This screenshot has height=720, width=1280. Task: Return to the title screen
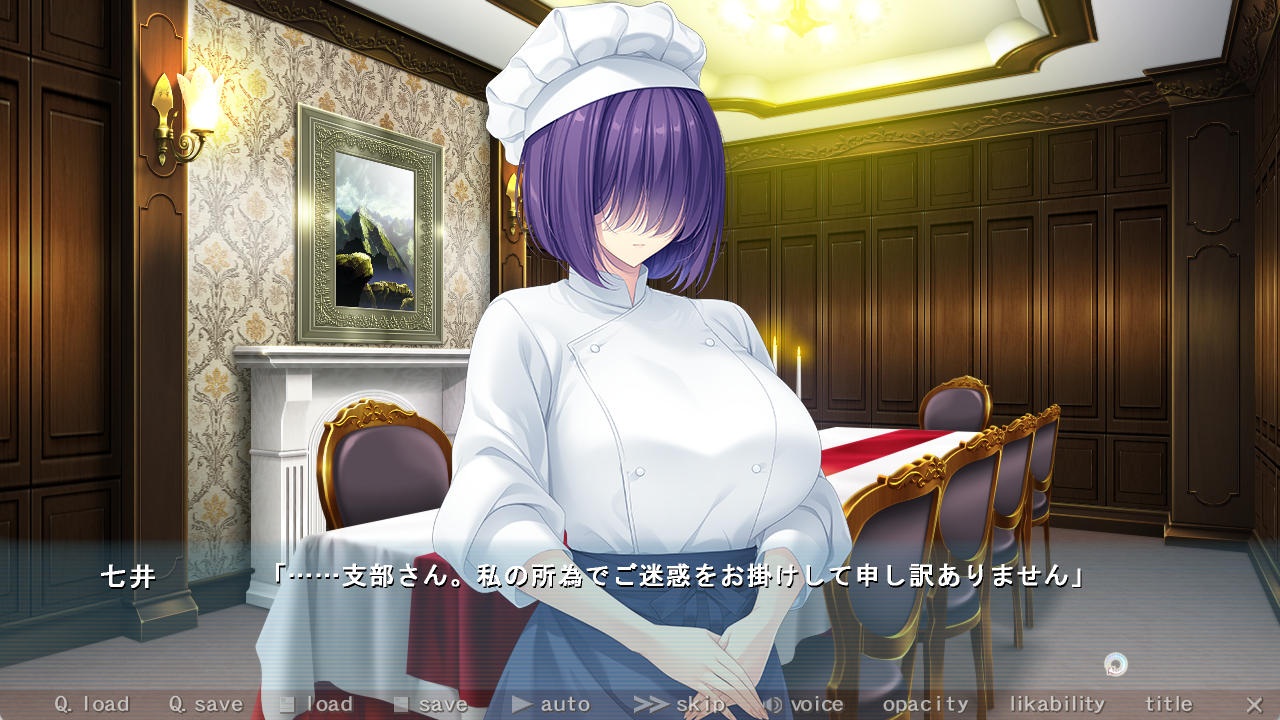pos(1168,704)
